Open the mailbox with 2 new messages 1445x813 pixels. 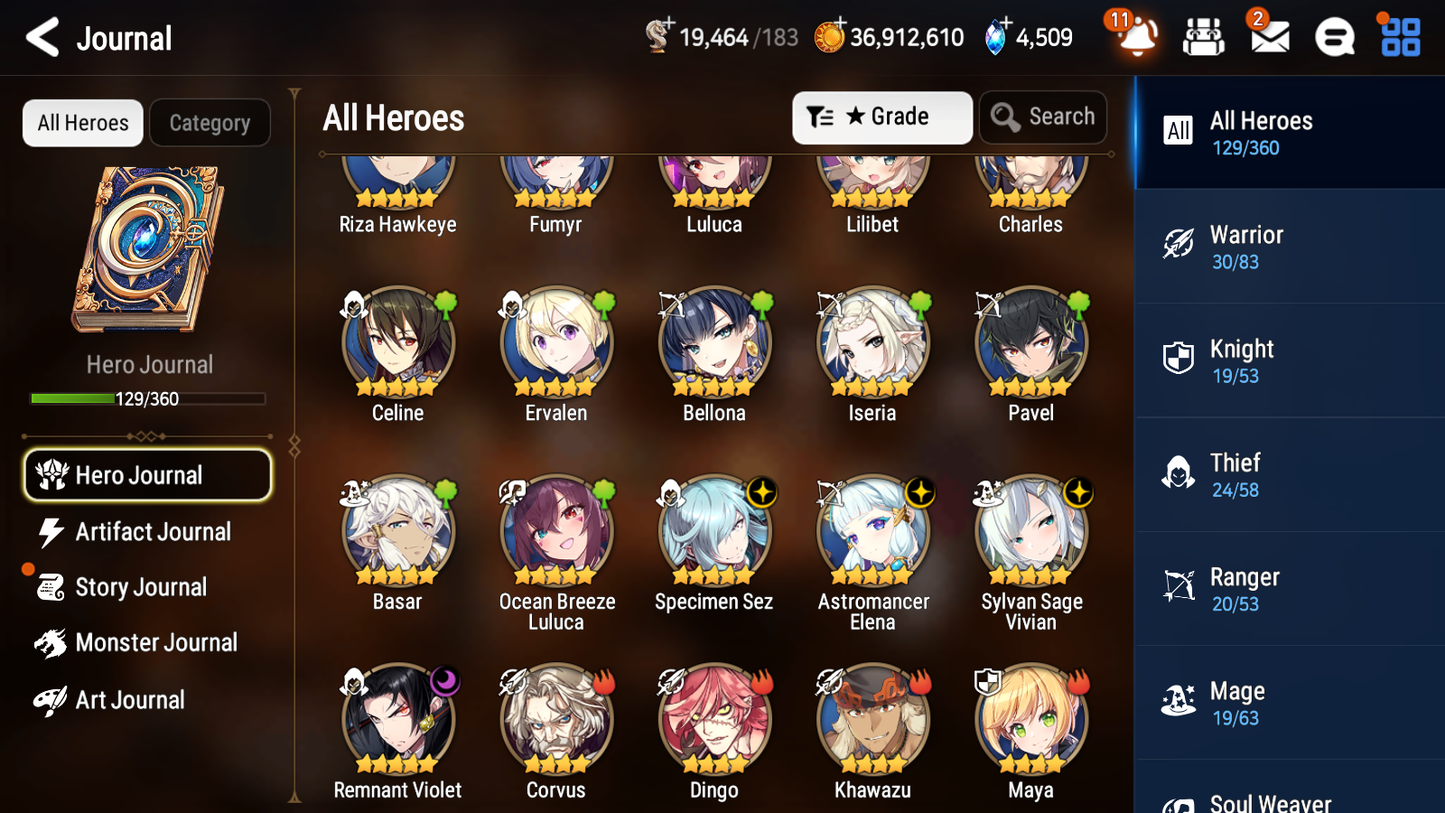(1268, 37)
